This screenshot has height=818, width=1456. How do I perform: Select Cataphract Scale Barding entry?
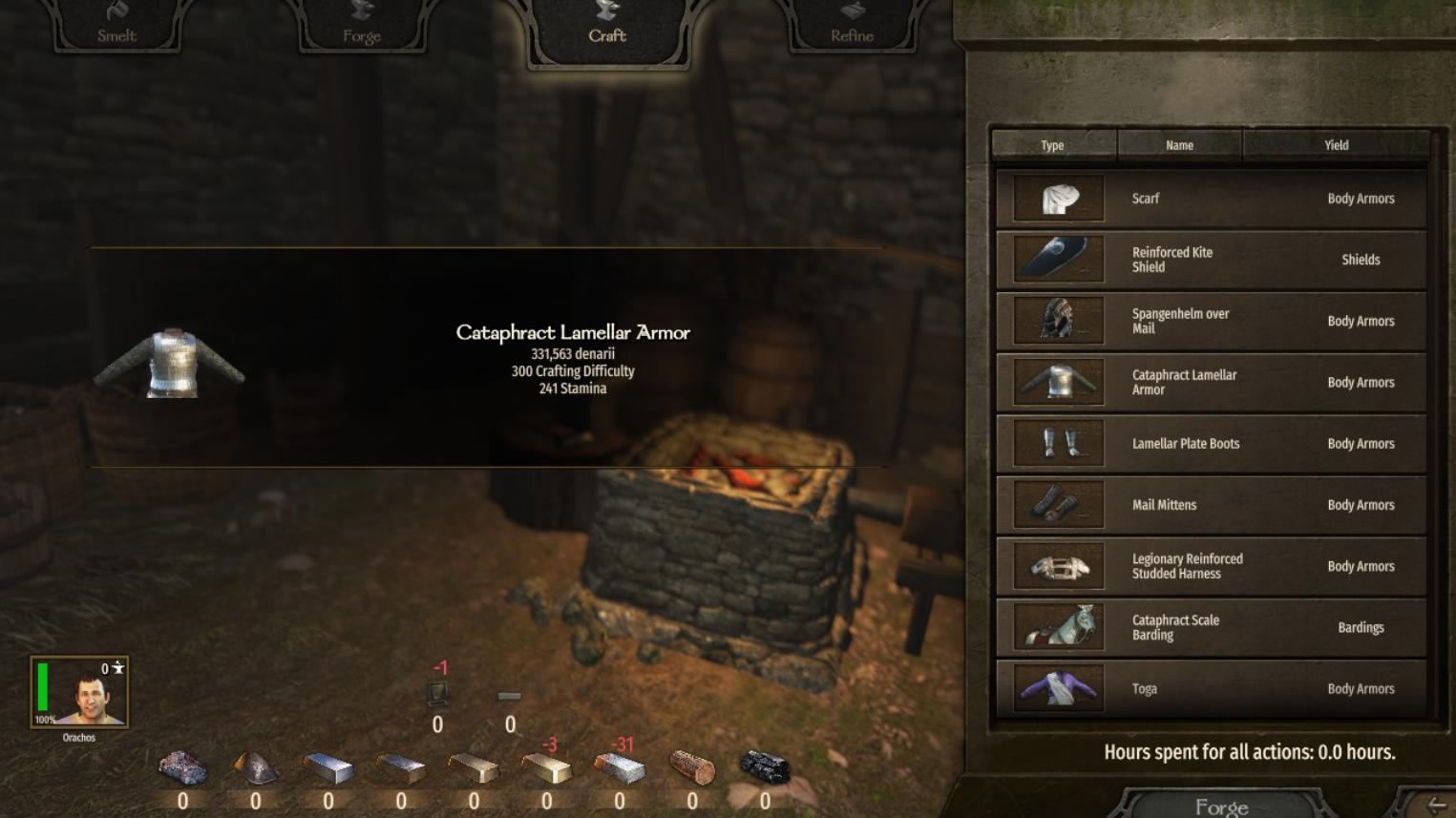click(1211, 627)
